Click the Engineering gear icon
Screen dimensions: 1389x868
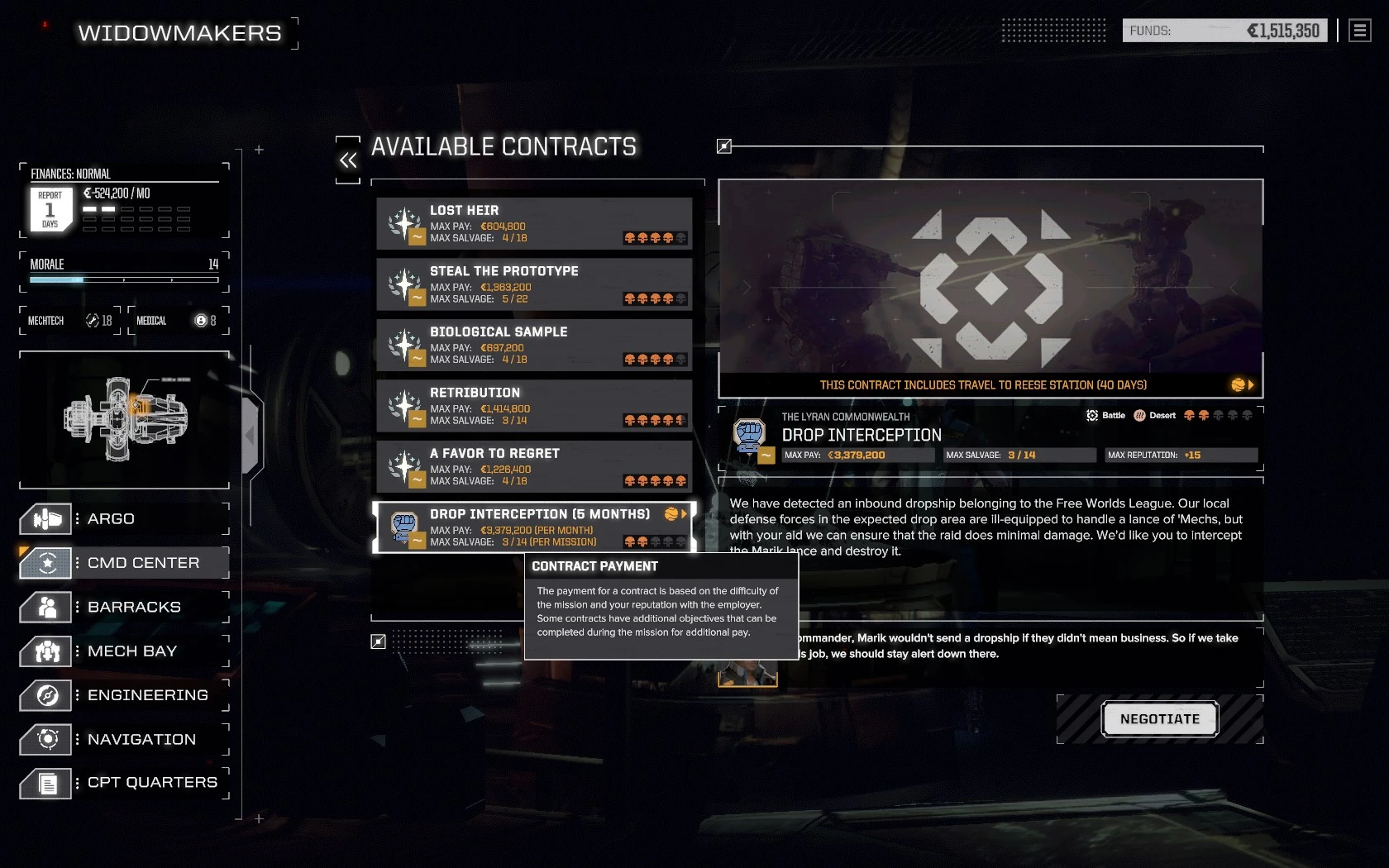(45, 695)
